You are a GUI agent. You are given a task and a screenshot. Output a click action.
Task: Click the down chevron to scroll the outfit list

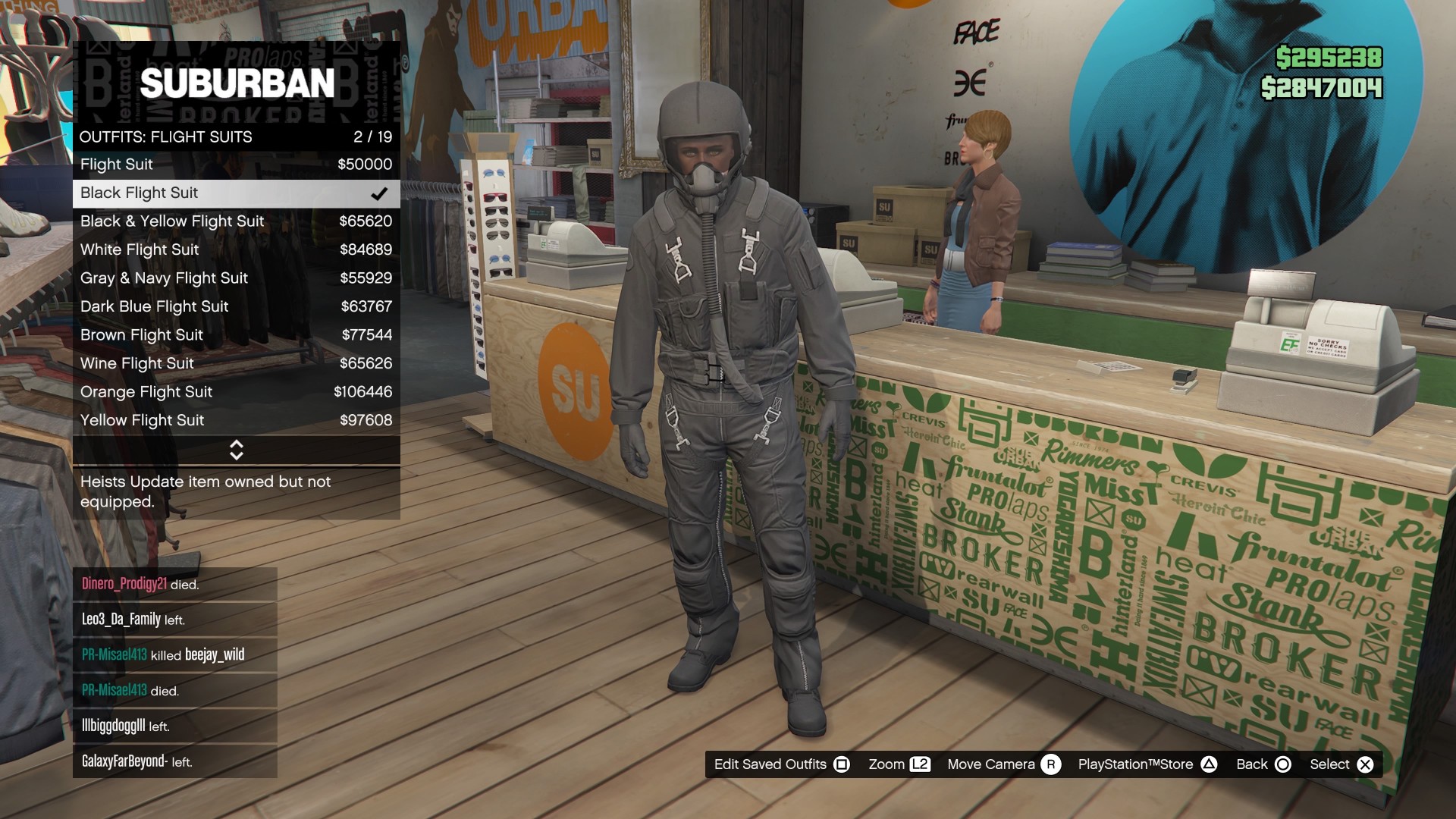pyautogui.click(x=236, y=456)
